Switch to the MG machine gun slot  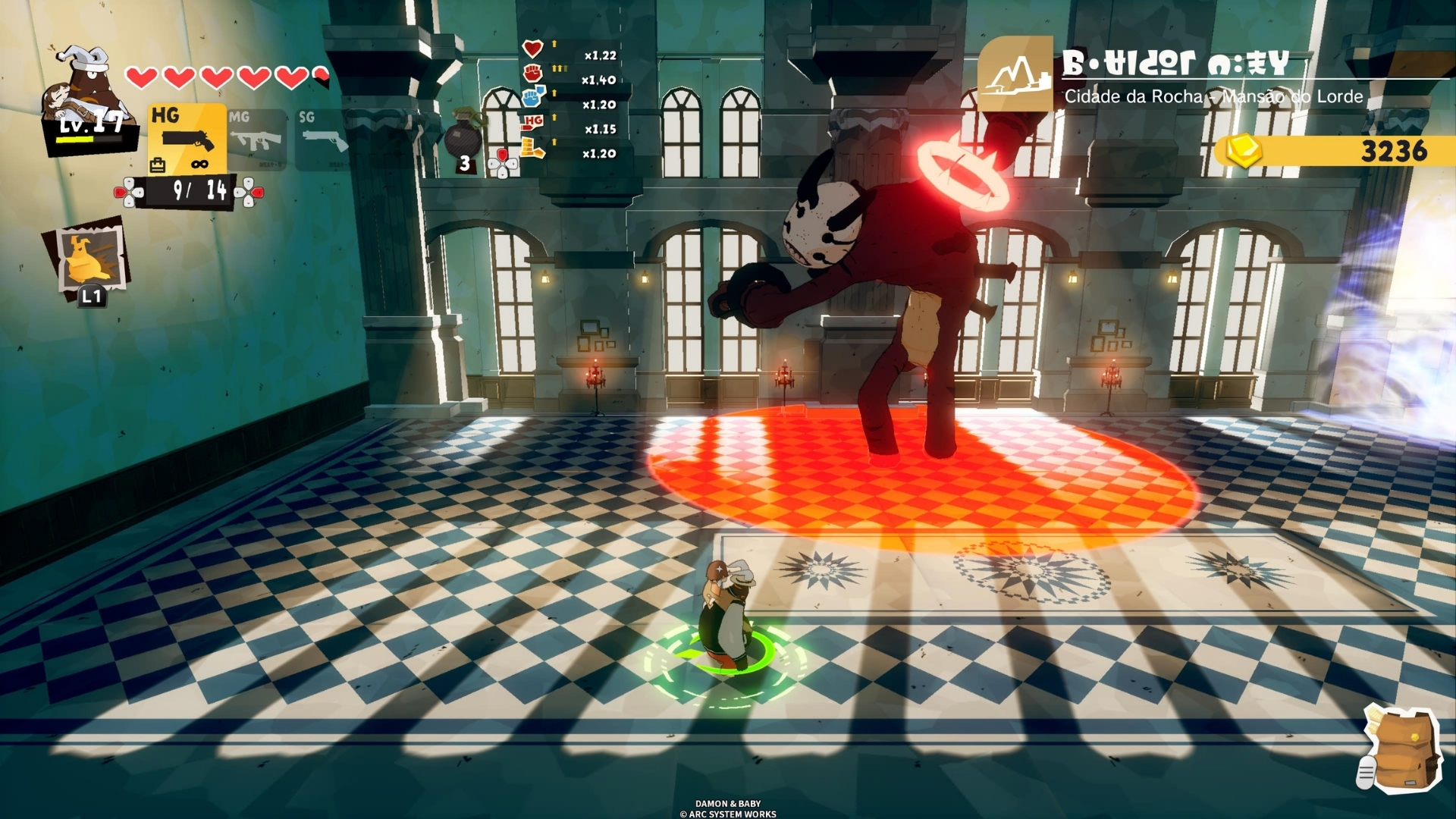point(256,139)
